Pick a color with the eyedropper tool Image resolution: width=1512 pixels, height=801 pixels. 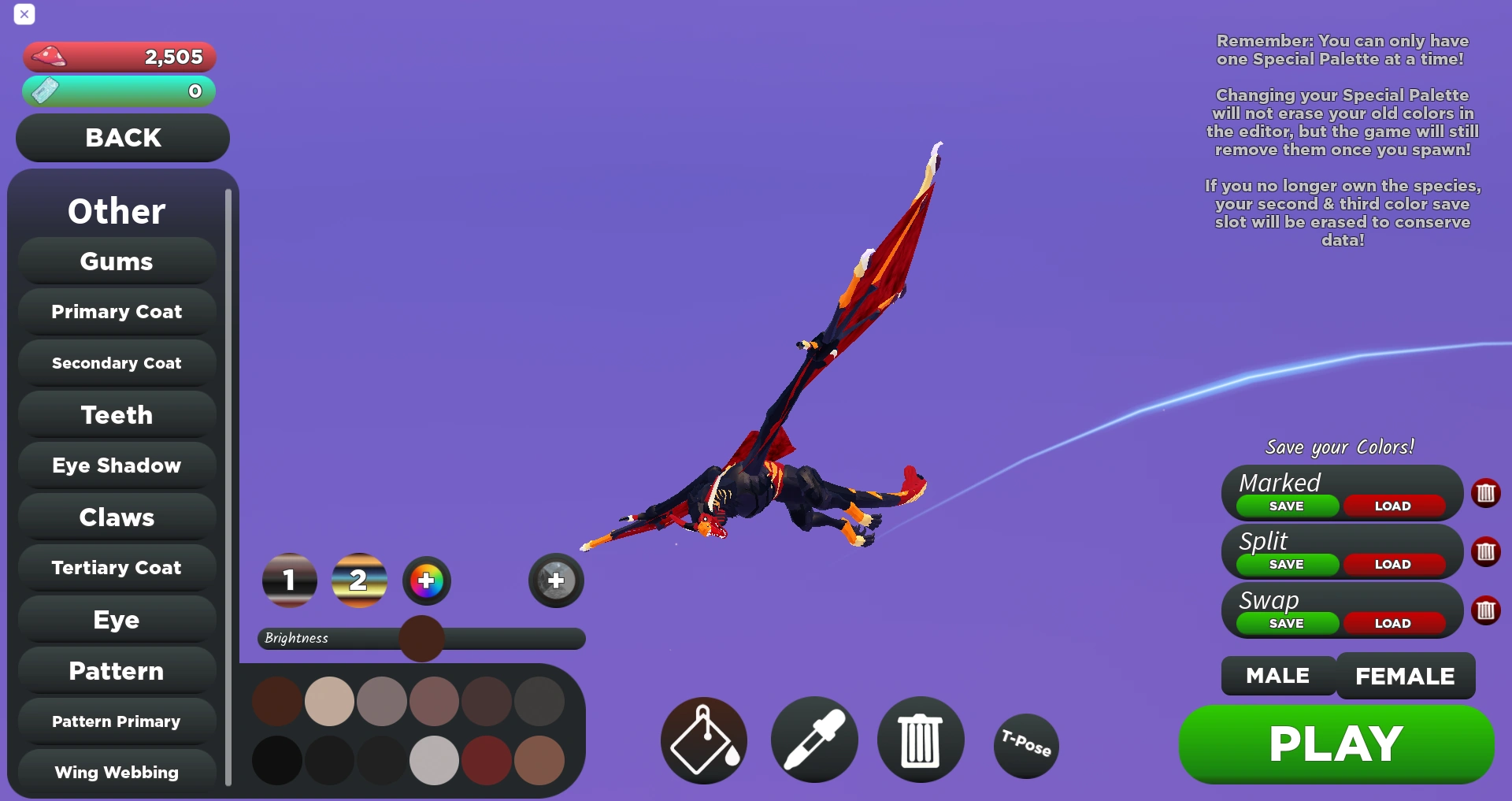pyautogui.click(x=813, y=740)
